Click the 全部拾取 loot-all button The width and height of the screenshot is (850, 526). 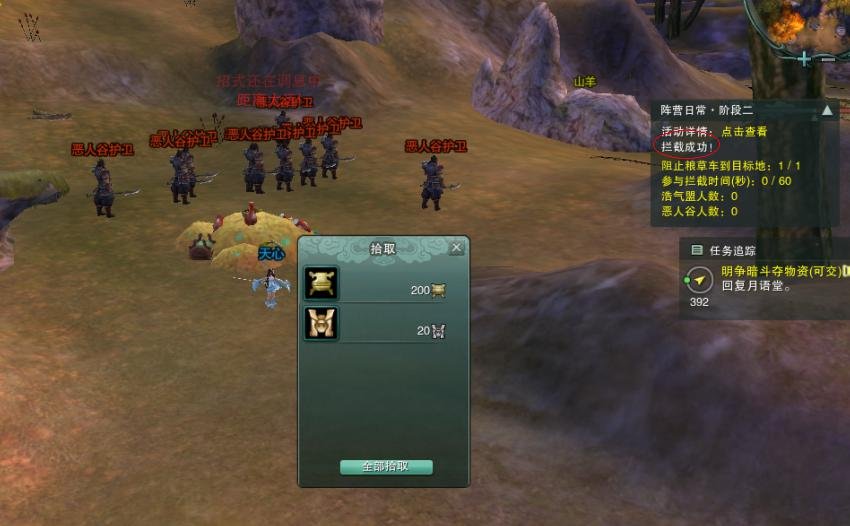[x=386, y=467]
